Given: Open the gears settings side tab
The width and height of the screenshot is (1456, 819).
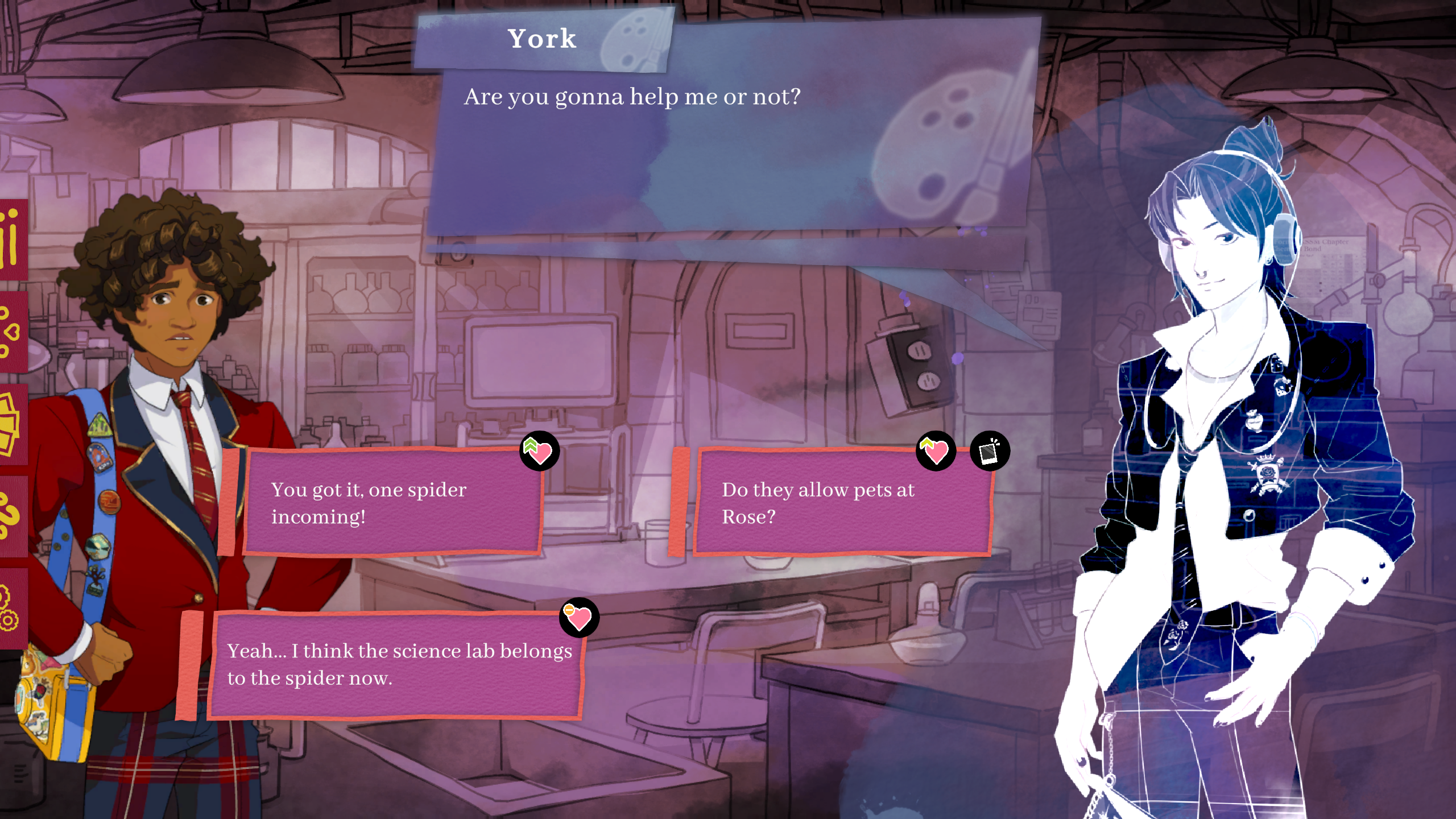Looking at the screenshot, I should 11,609.
